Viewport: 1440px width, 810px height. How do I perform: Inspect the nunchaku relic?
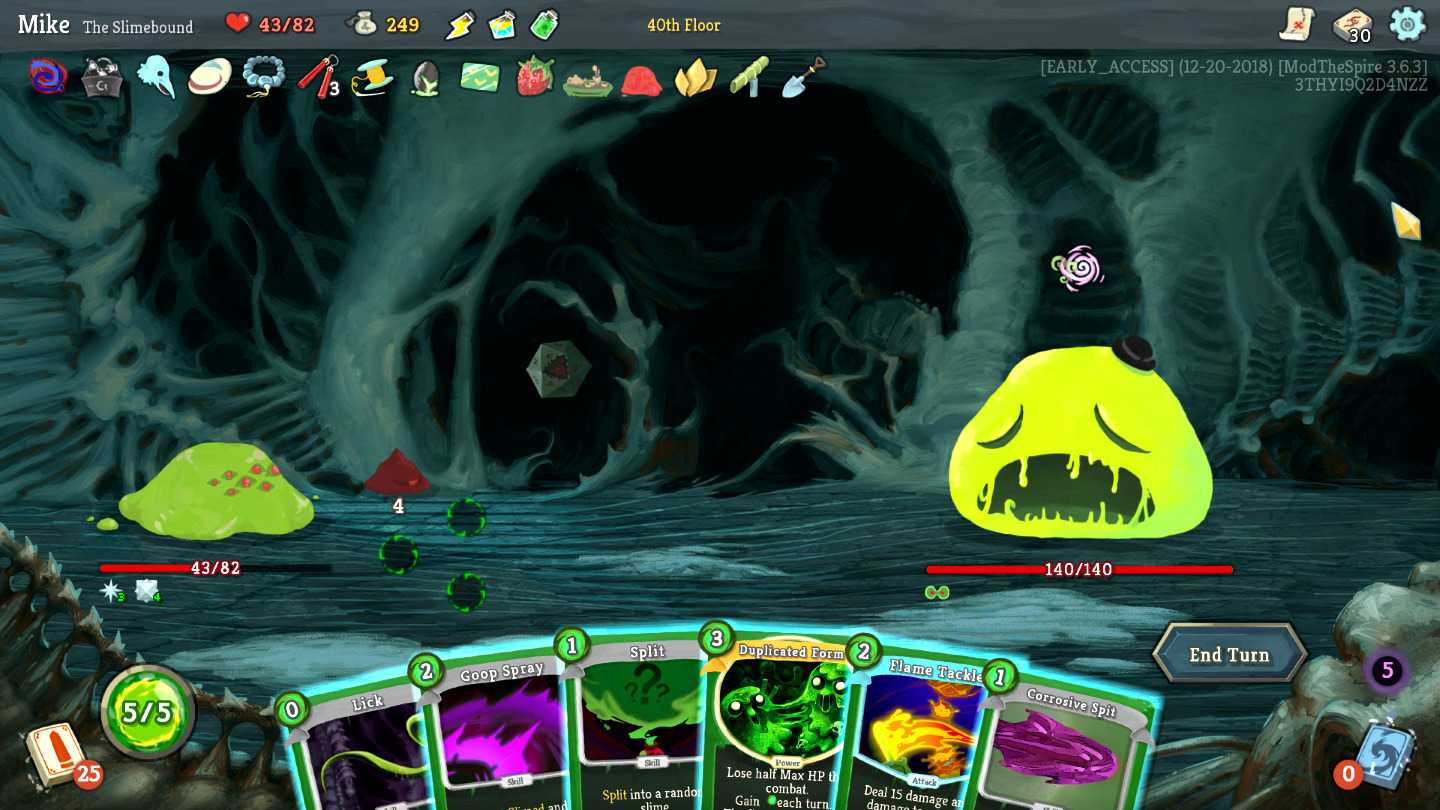[x=318, y=76]
